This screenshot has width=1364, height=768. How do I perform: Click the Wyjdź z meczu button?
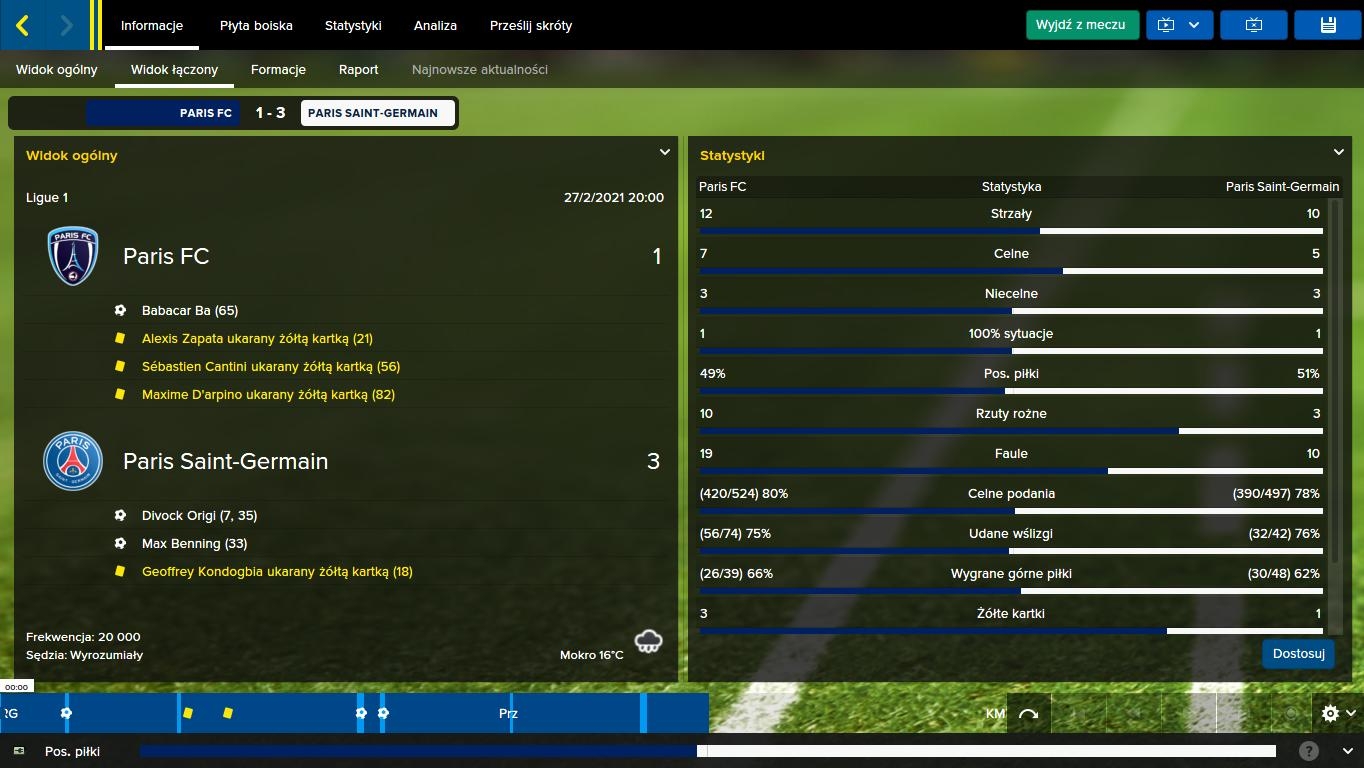coord(1082,25)
